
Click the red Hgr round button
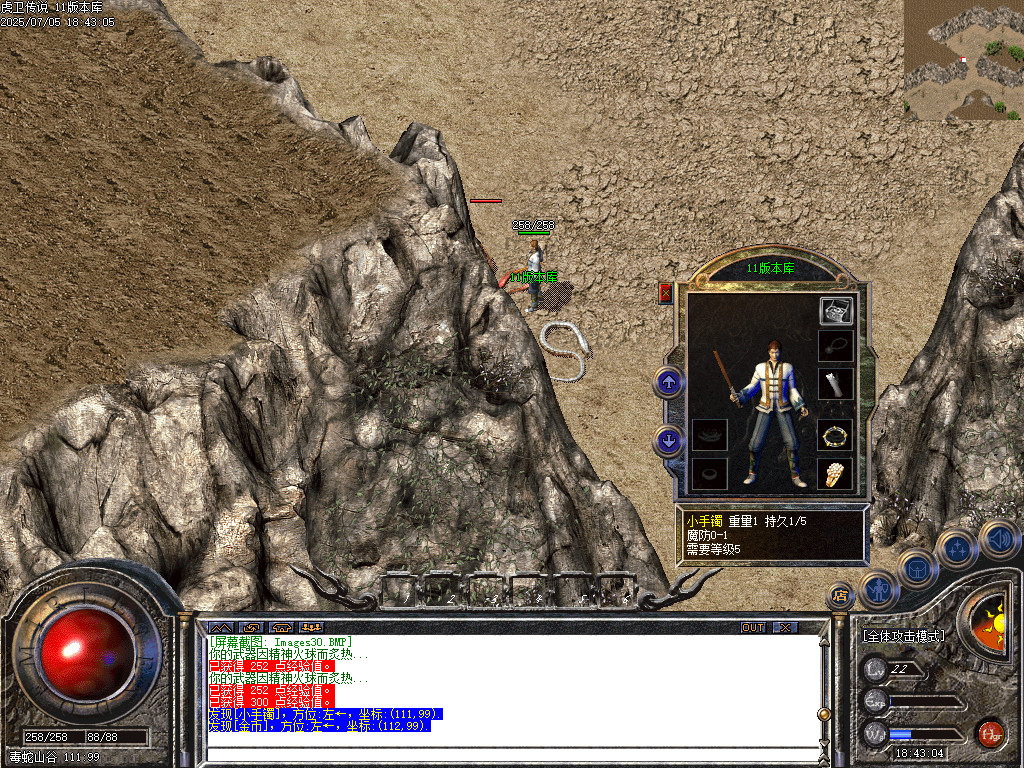[x=990, y=733]
